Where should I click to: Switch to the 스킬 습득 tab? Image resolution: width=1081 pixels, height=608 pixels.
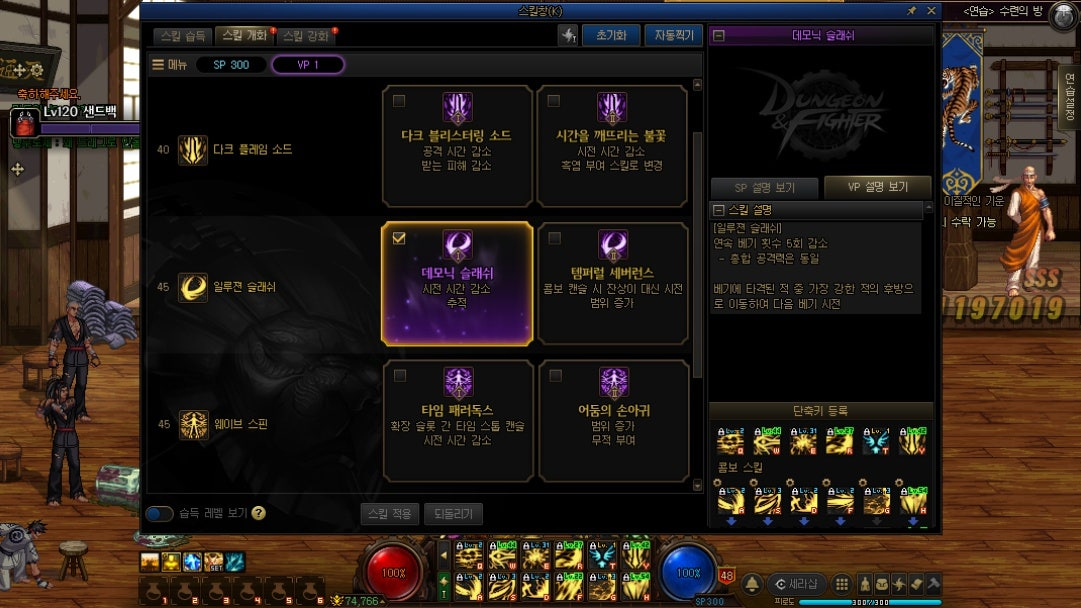coord(183,35)
